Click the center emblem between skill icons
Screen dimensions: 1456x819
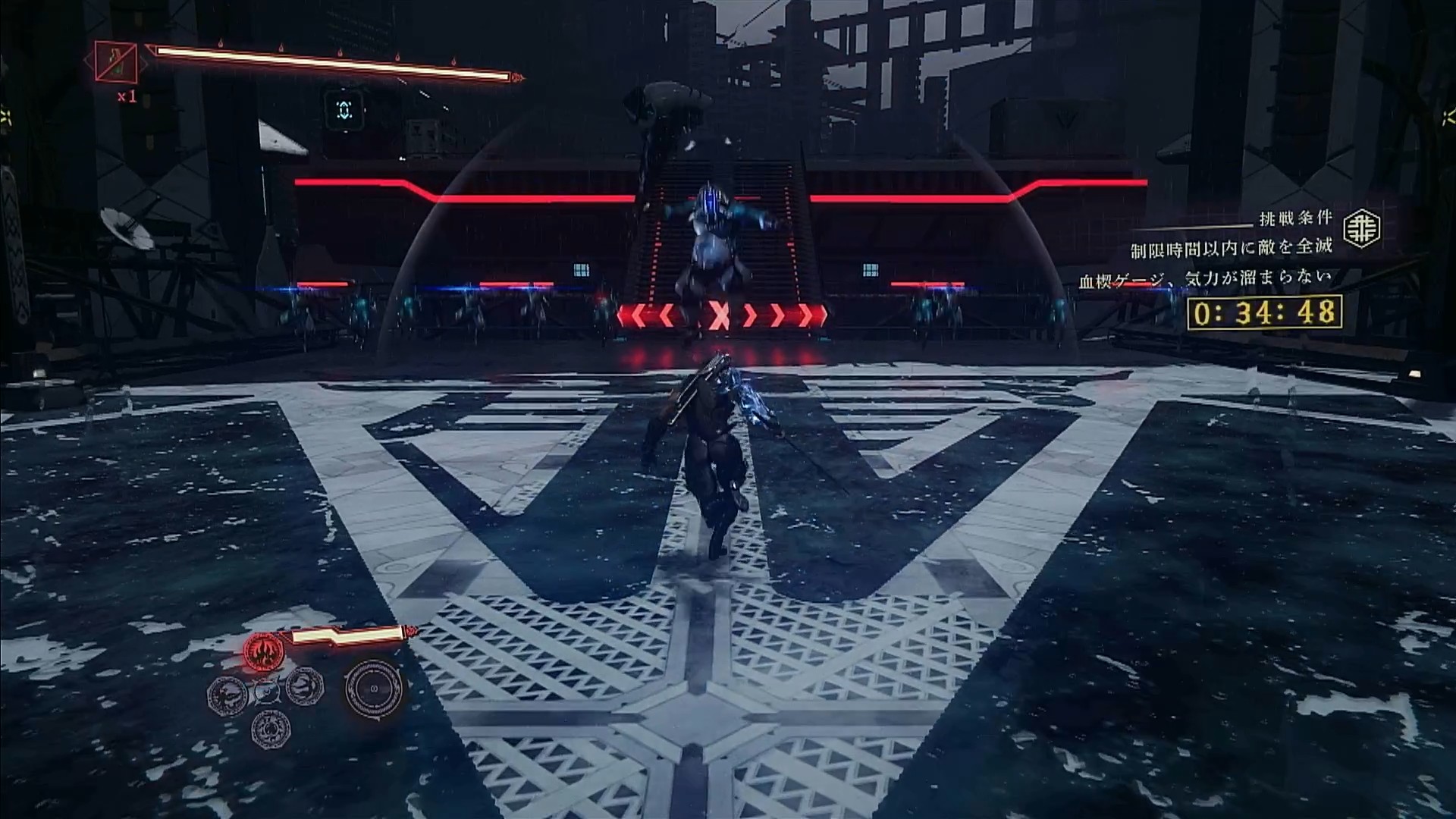pyautogui.click(x=266, y=690)
